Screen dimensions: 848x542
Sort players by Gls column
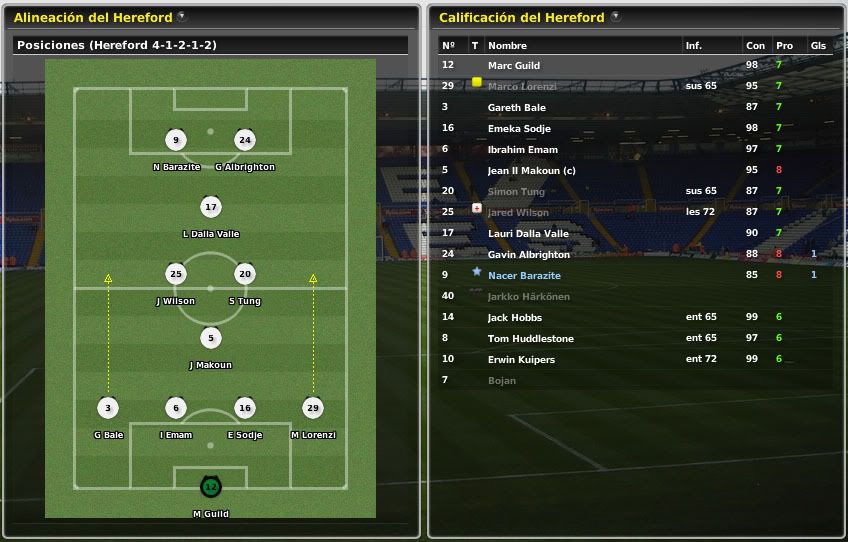pyautogui.click(x=817, y=46)
